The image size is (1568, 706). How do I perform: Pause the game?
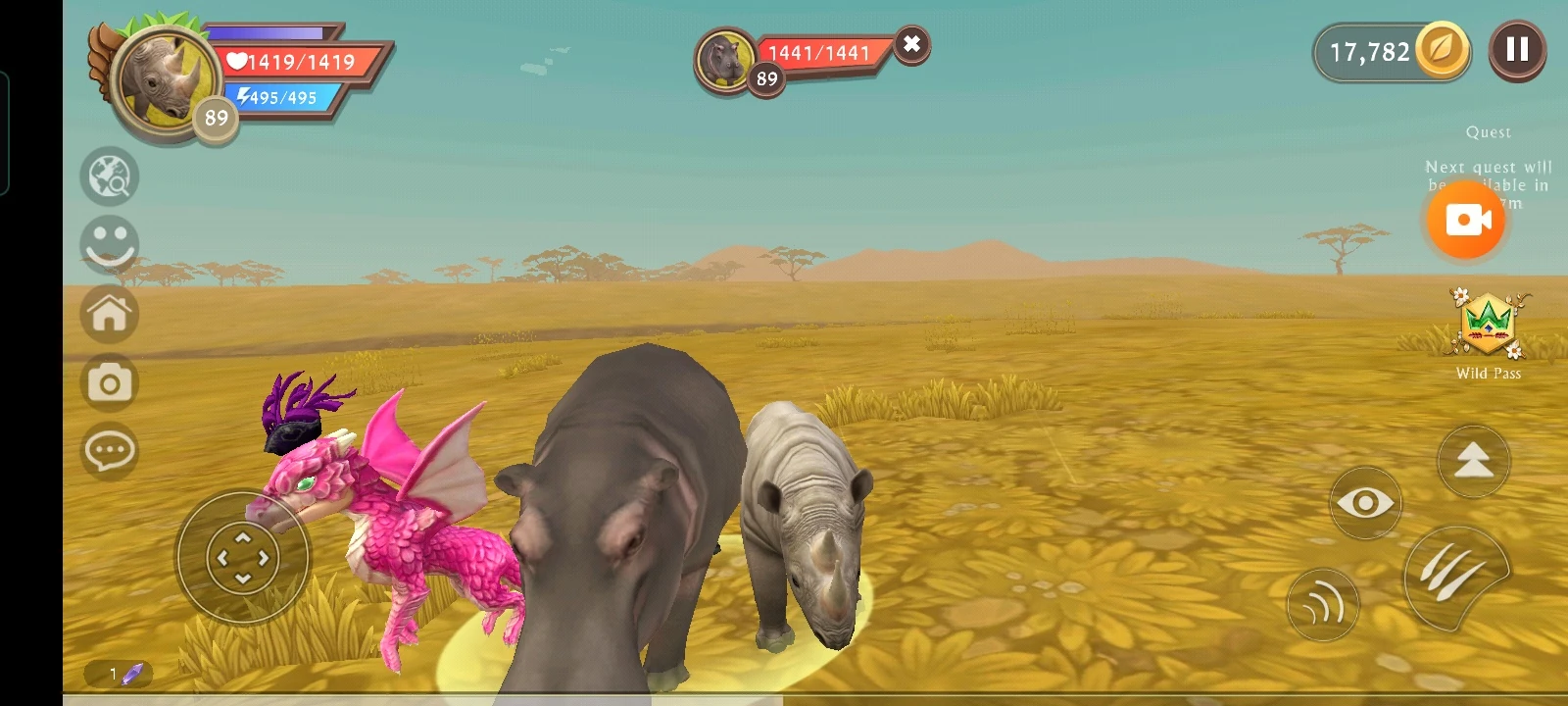click(x=1517, y=50)
